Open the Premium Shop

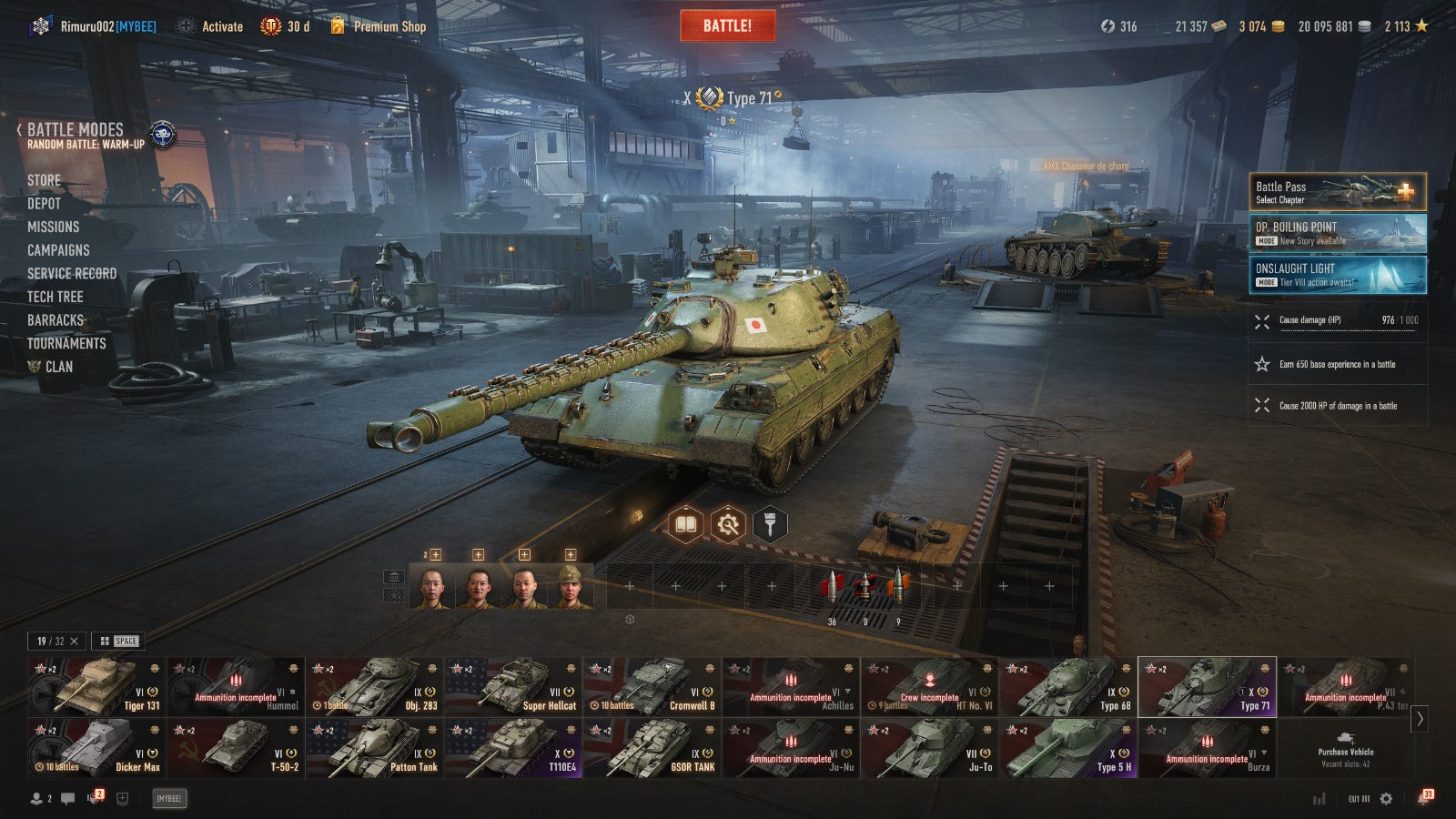pos(389,26)
